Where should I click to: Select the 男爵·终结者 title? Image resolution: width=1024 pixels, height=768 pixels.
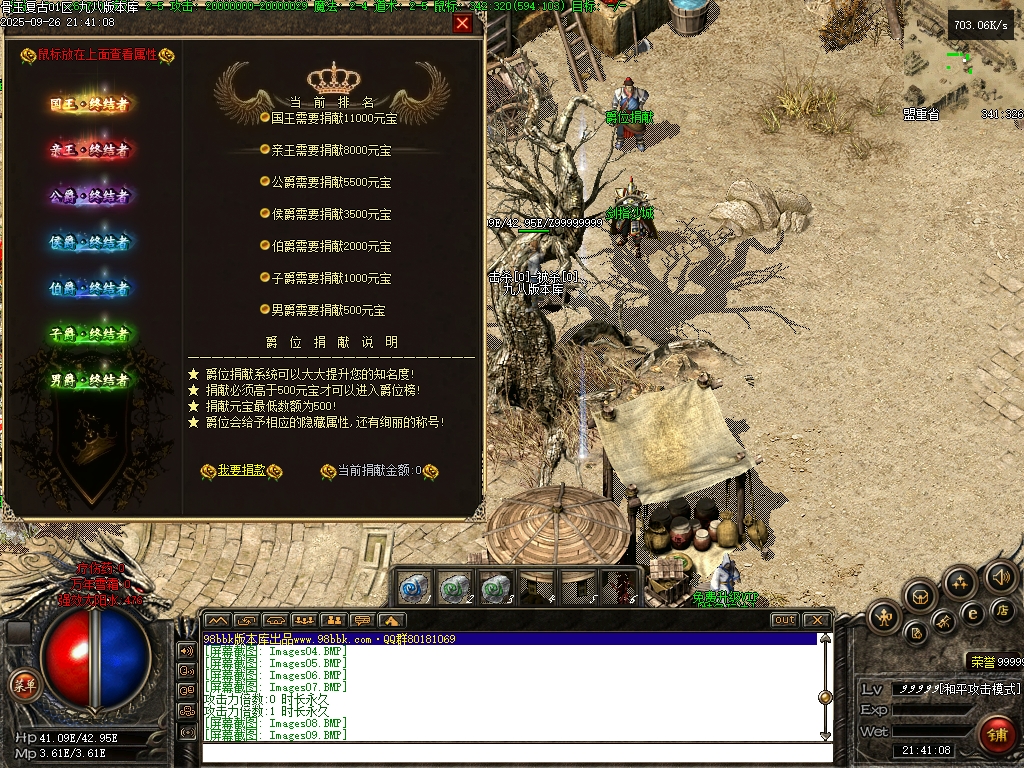pyautogui.click(x=90, y=380)
